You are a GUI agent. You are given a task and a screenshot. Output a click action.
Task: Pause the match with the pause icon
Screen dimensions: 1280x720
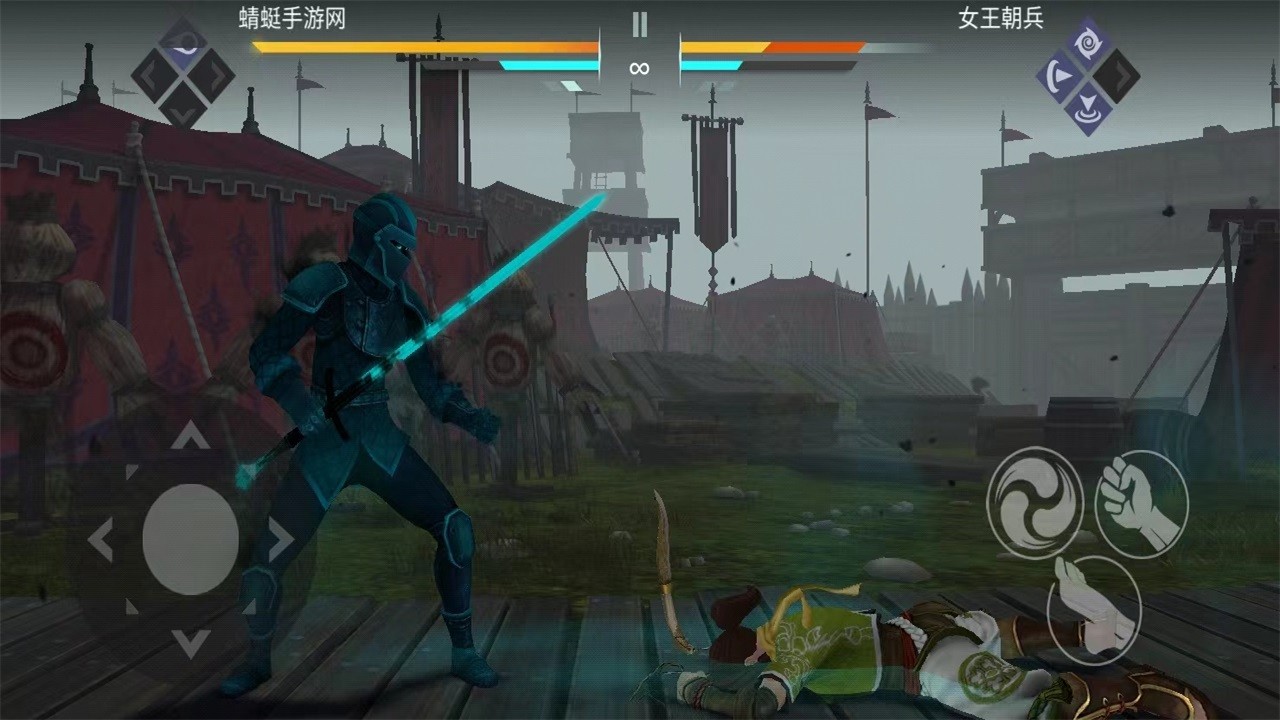coord(639,22)
